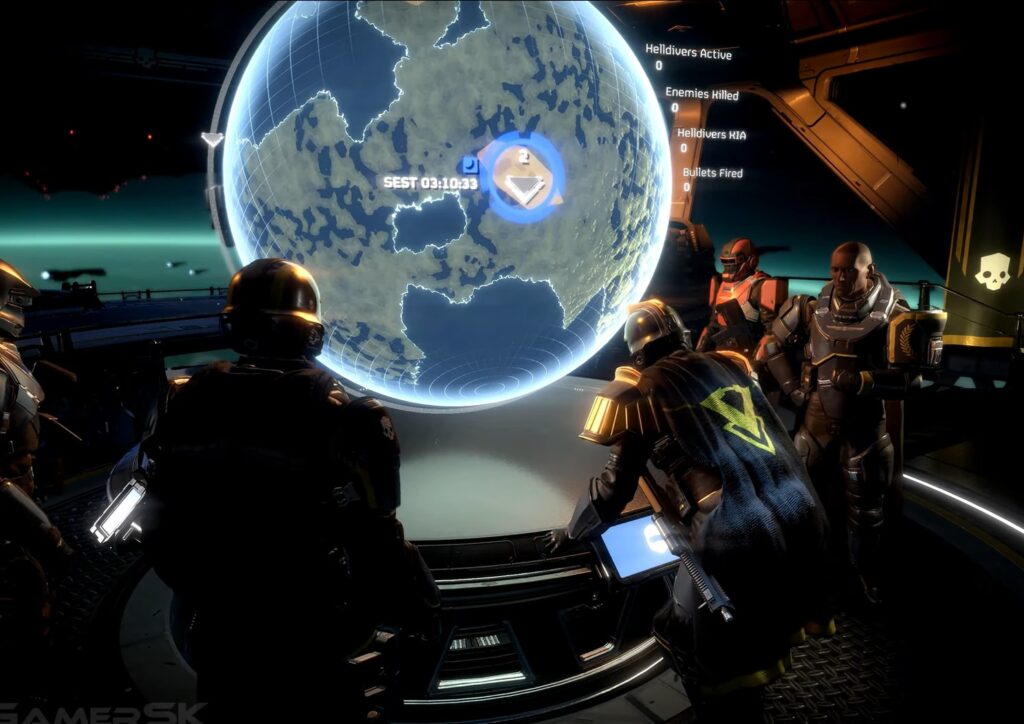This screenshot has height=724, width=1024.
Task: Click the blue moon night-time icon
Action: click(471, 165)
